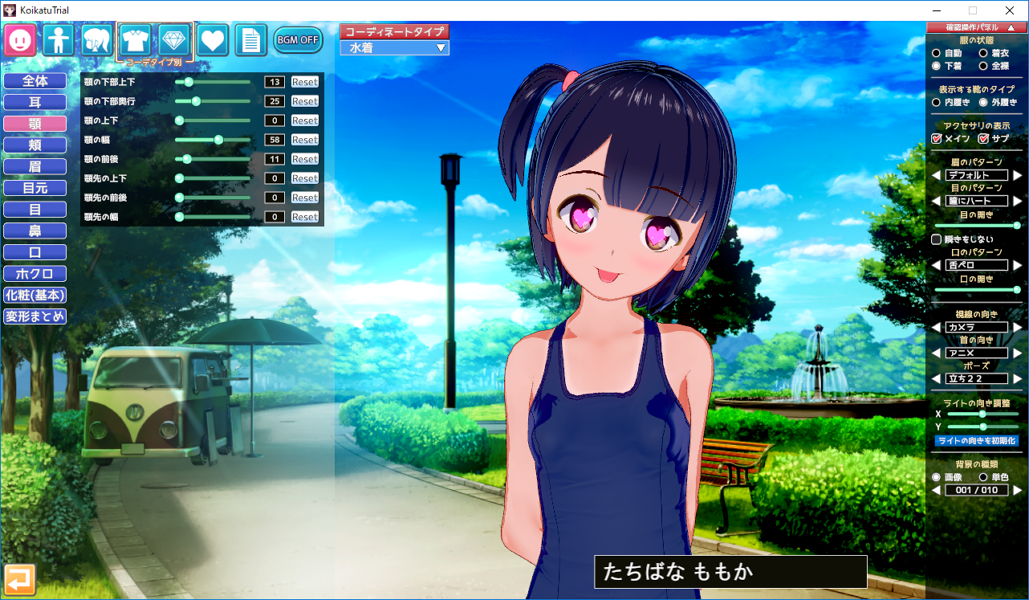
Task: Toggle the BGM OFF button
Action: pyautogui.click(x=297, y=41)
